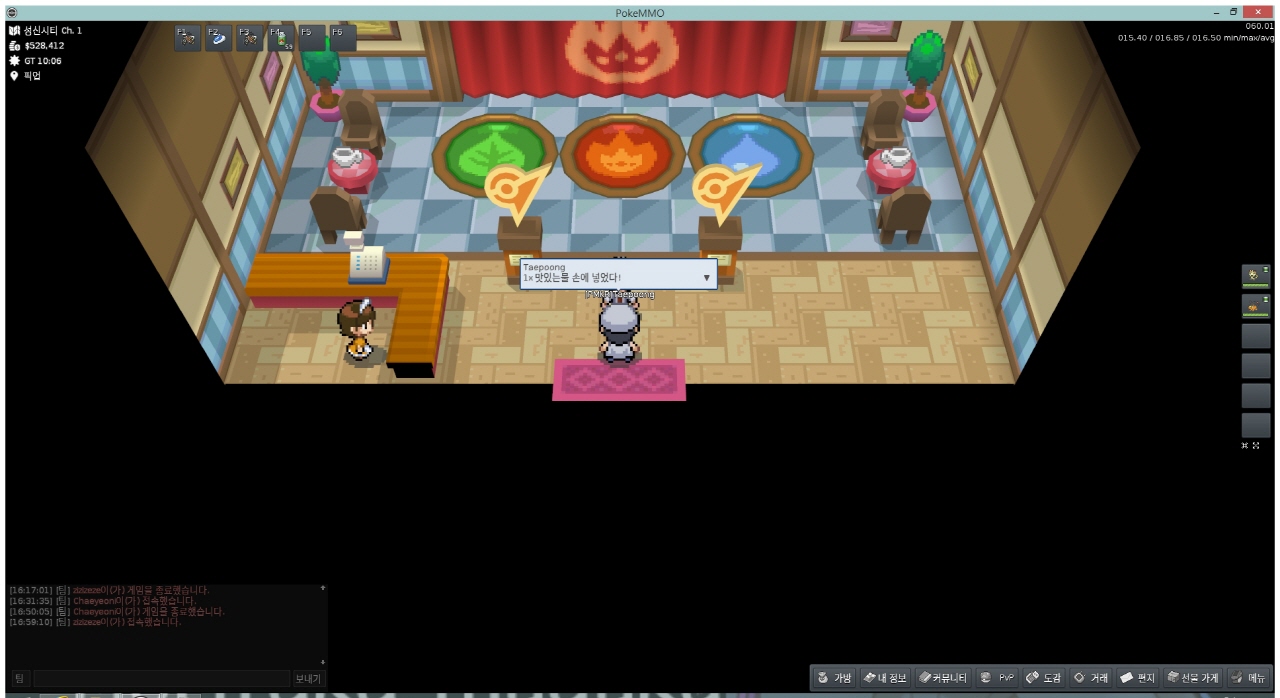Open the 내 정보 trainer info
Screen dimensions: 1280x698
coord(884,678)
